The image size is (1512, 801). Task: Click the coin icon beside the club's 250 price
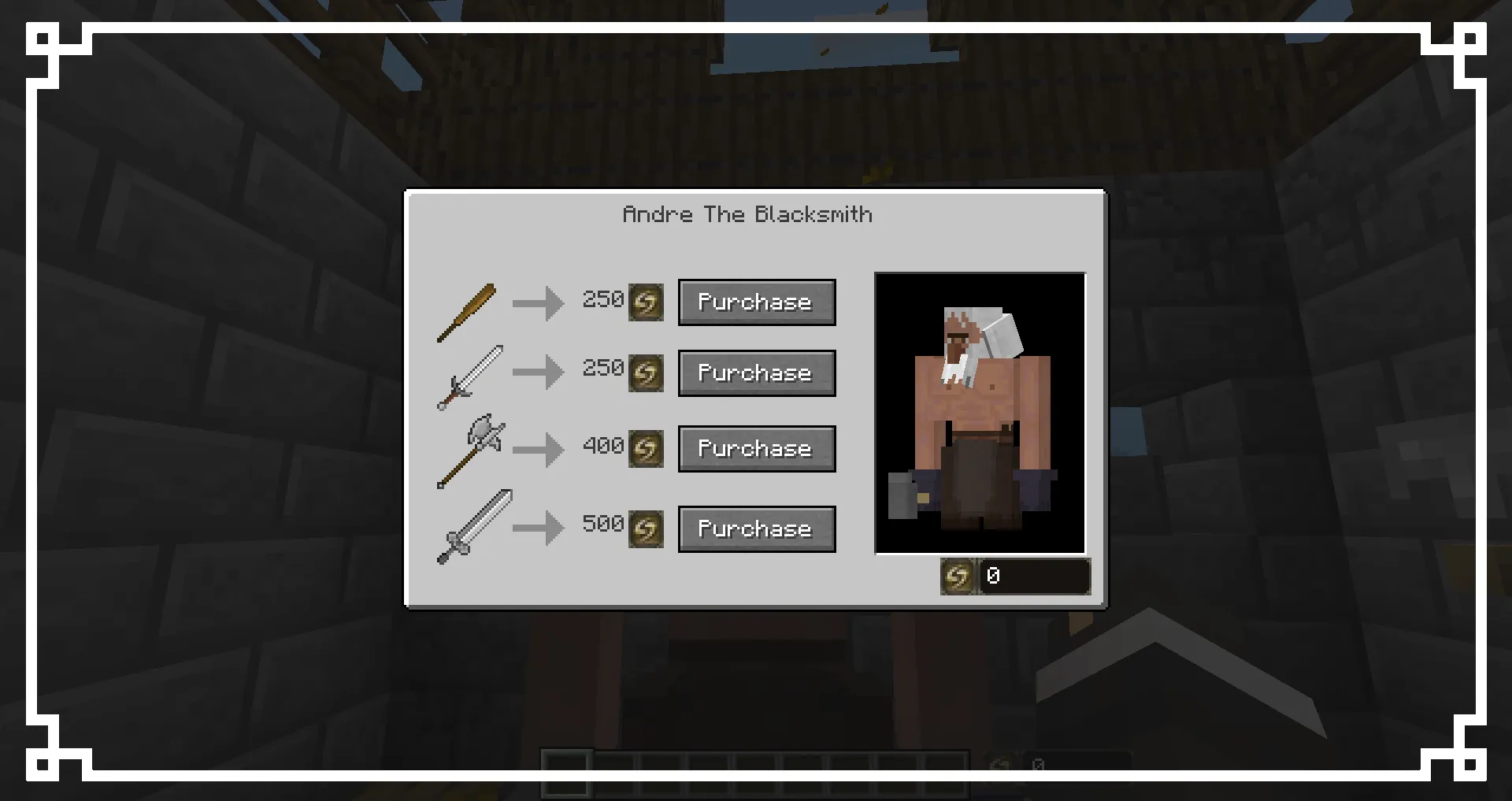point(646,302)
